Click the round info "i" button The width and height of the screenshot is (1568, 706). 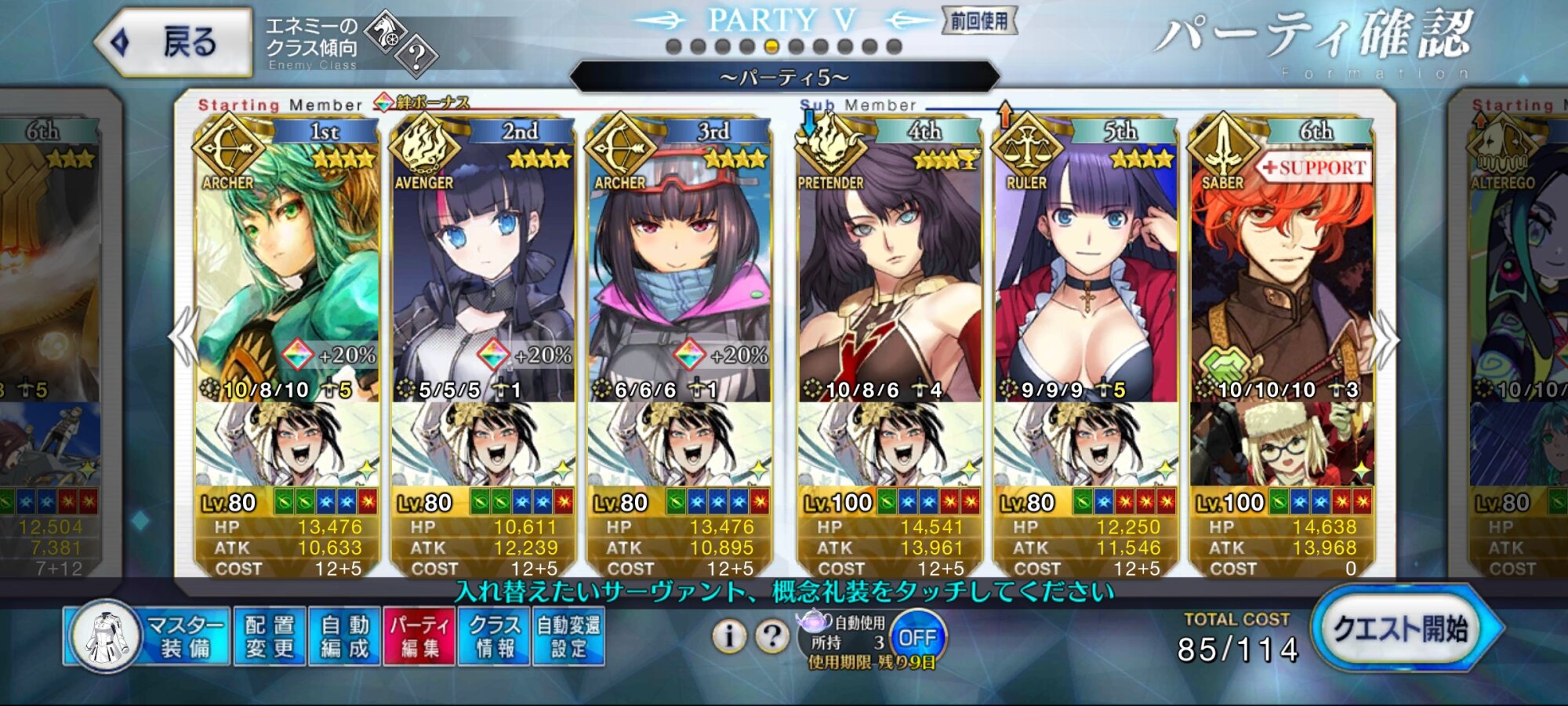[729, 636]
